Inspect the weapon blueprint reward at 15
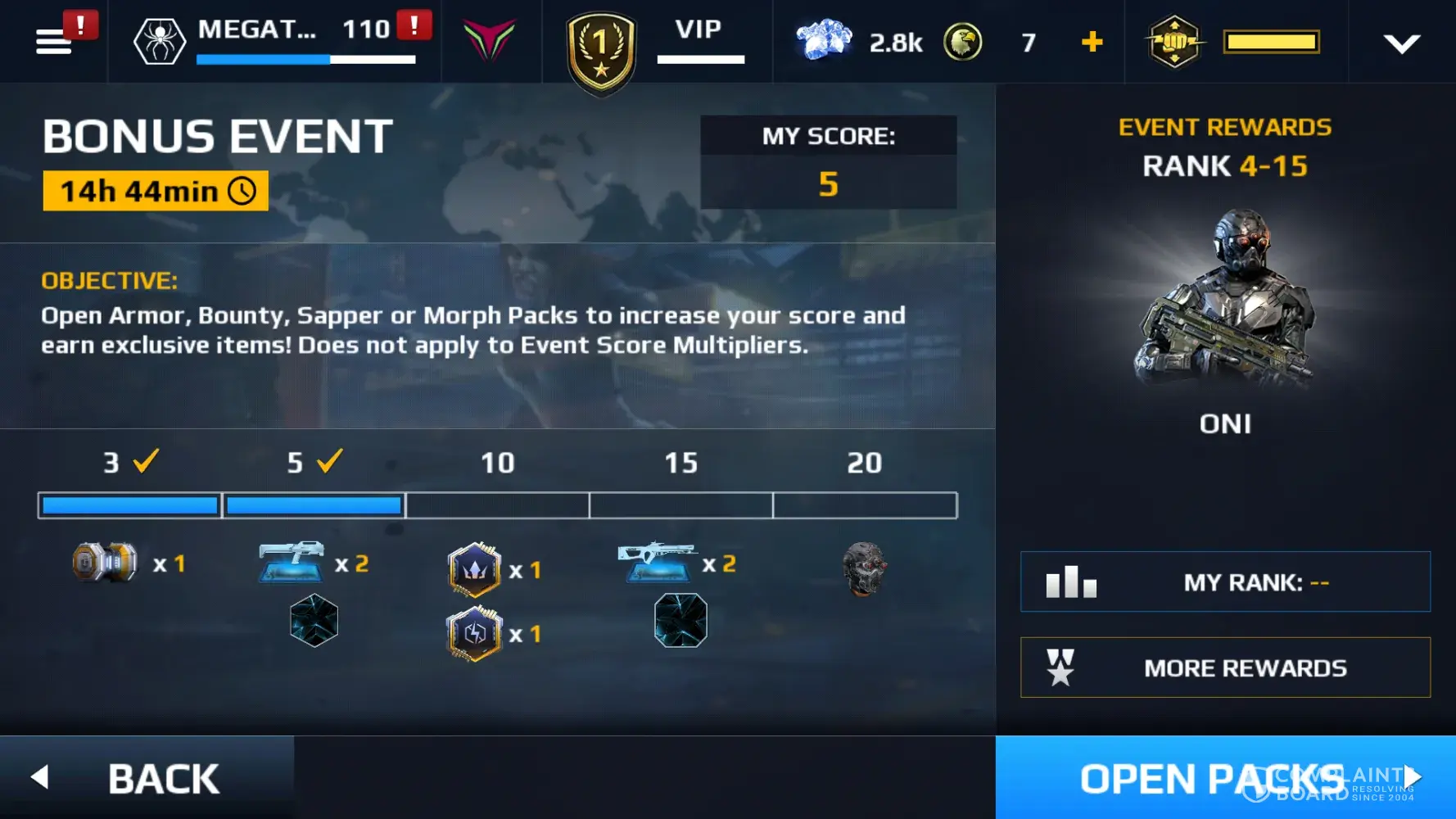Screen dimensions: 1456x819 click(657, 562)
